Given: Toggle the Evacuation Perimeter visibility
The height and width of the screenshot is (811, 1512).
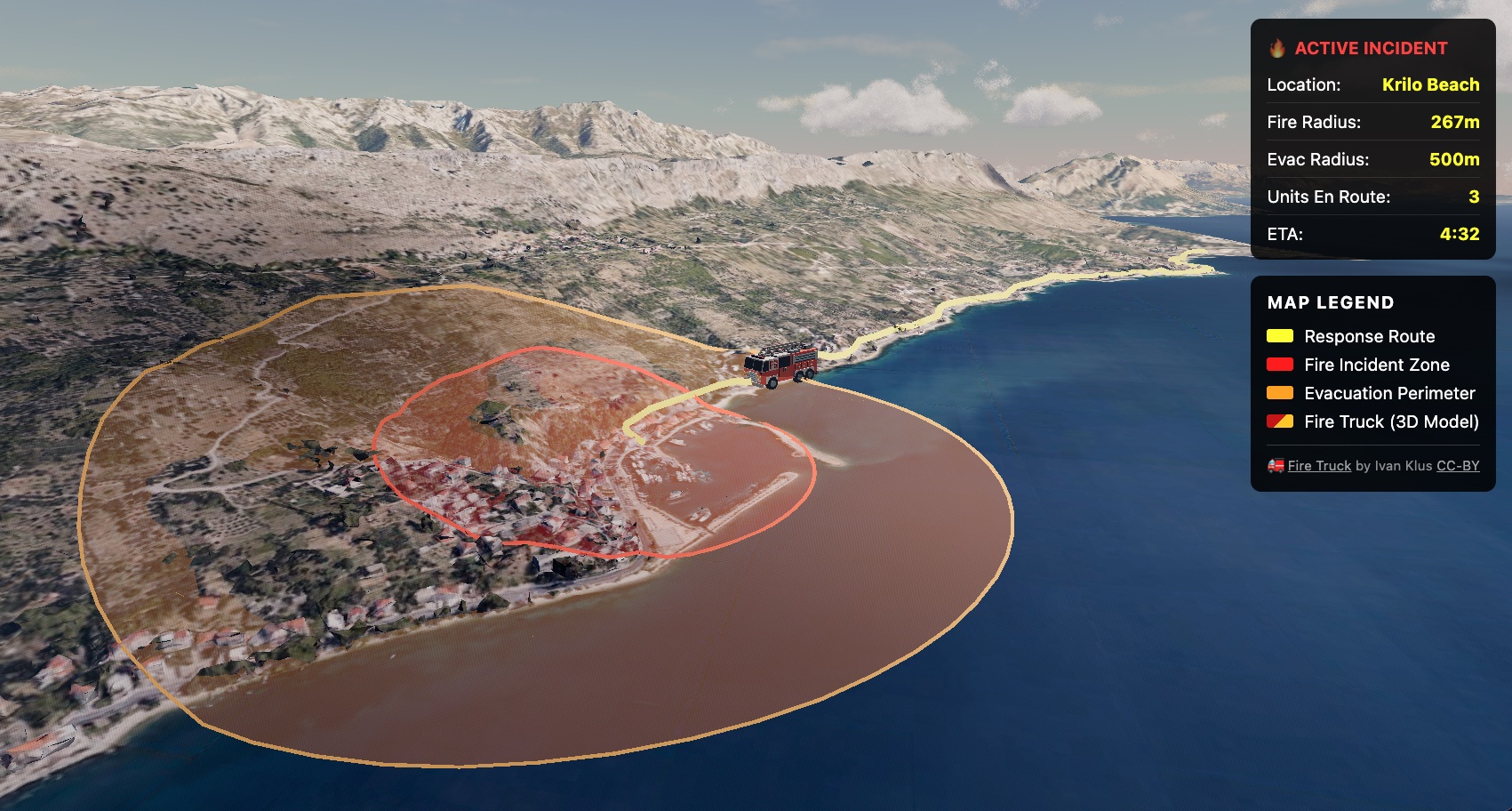Looking at the screenshot, I should point(1388,393).
